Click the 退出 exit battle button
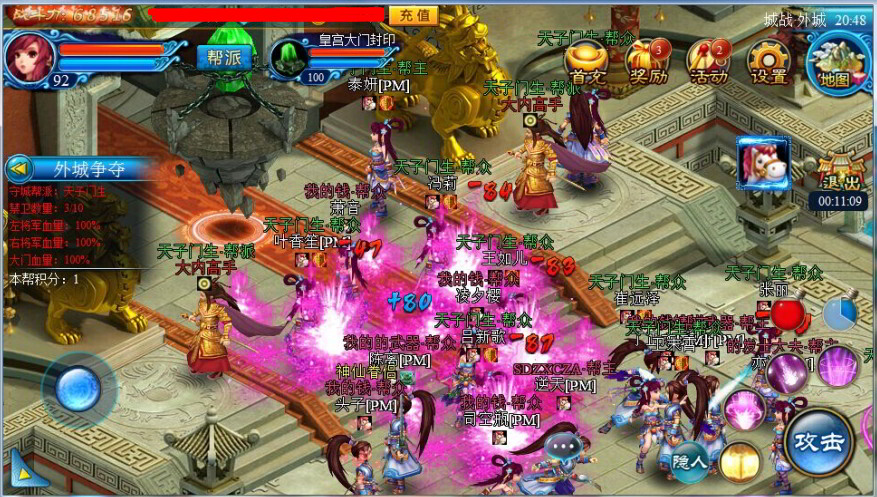Viewport: 877px width, 497px height. [837, 172]
